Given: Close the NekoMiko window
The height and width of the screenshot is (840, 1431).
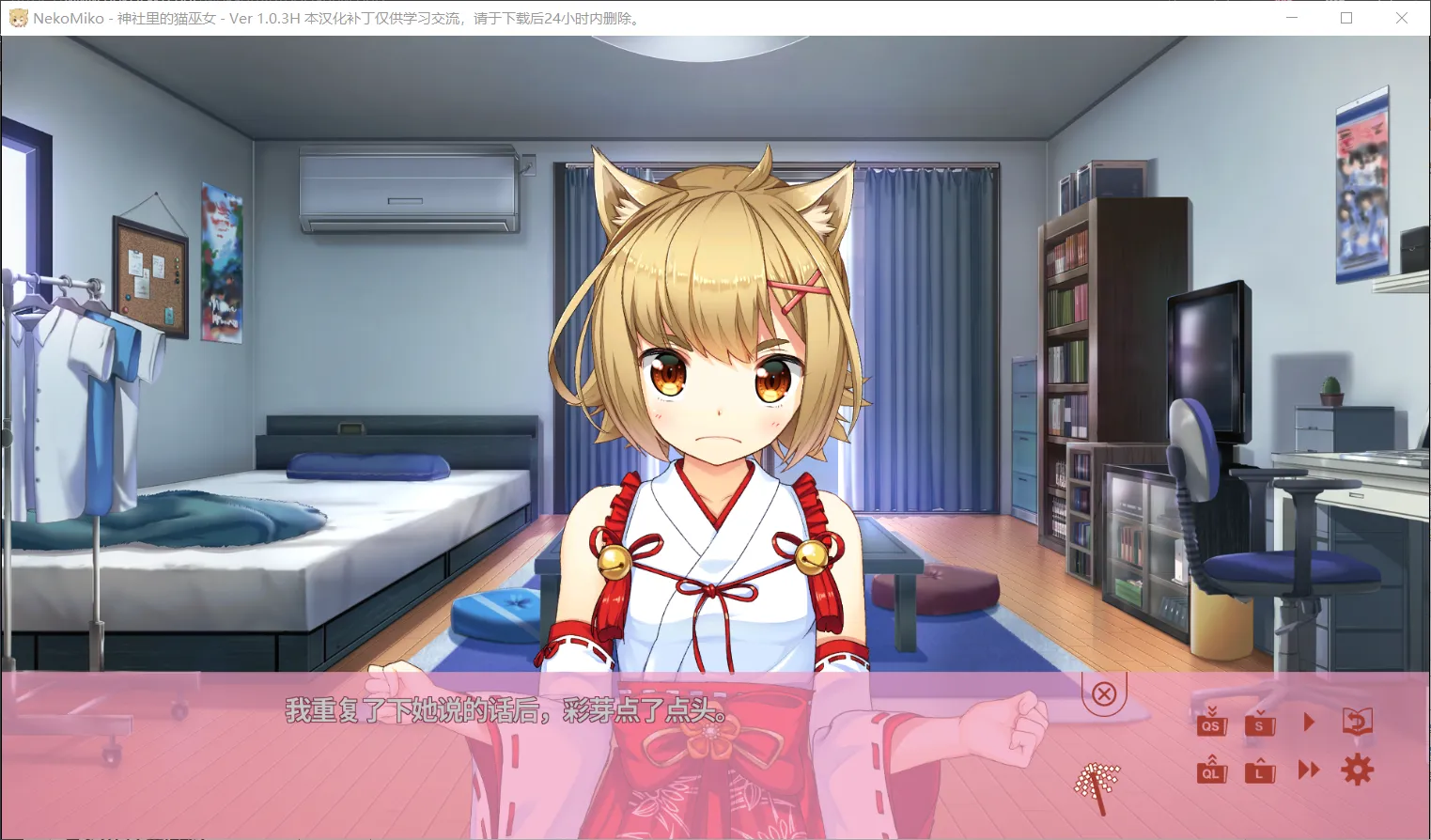Looking at the screenshot, I should [x=1402, y=18].
